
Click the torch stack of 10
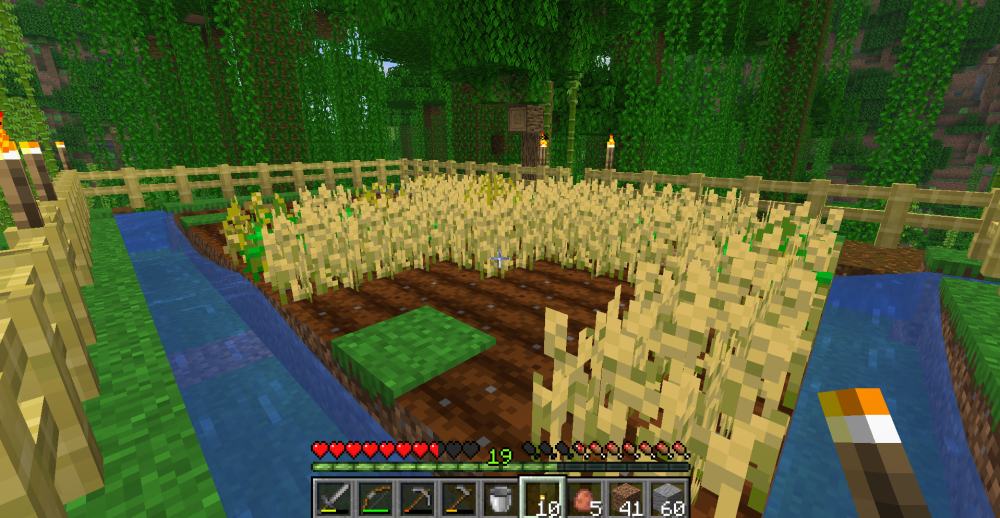(541, 498)
